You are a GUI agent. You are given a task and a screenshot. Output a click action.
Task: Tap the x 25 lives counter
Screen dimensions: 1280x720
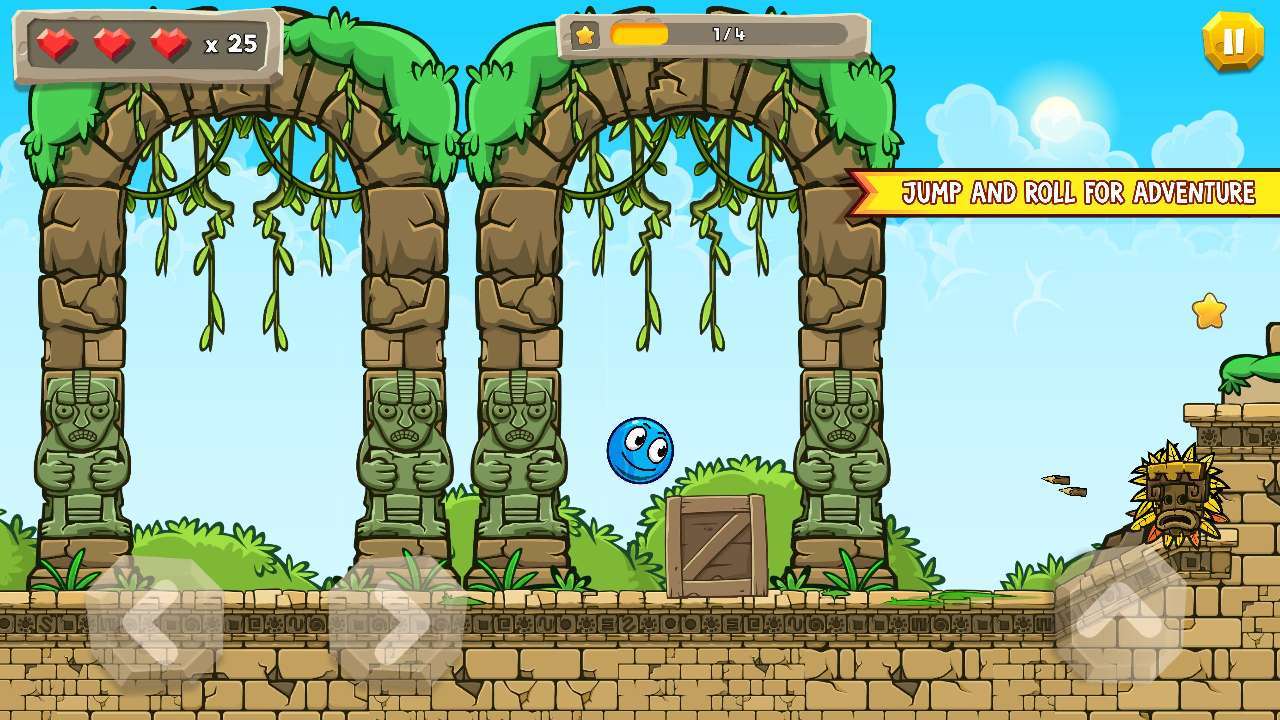[233, 43]
